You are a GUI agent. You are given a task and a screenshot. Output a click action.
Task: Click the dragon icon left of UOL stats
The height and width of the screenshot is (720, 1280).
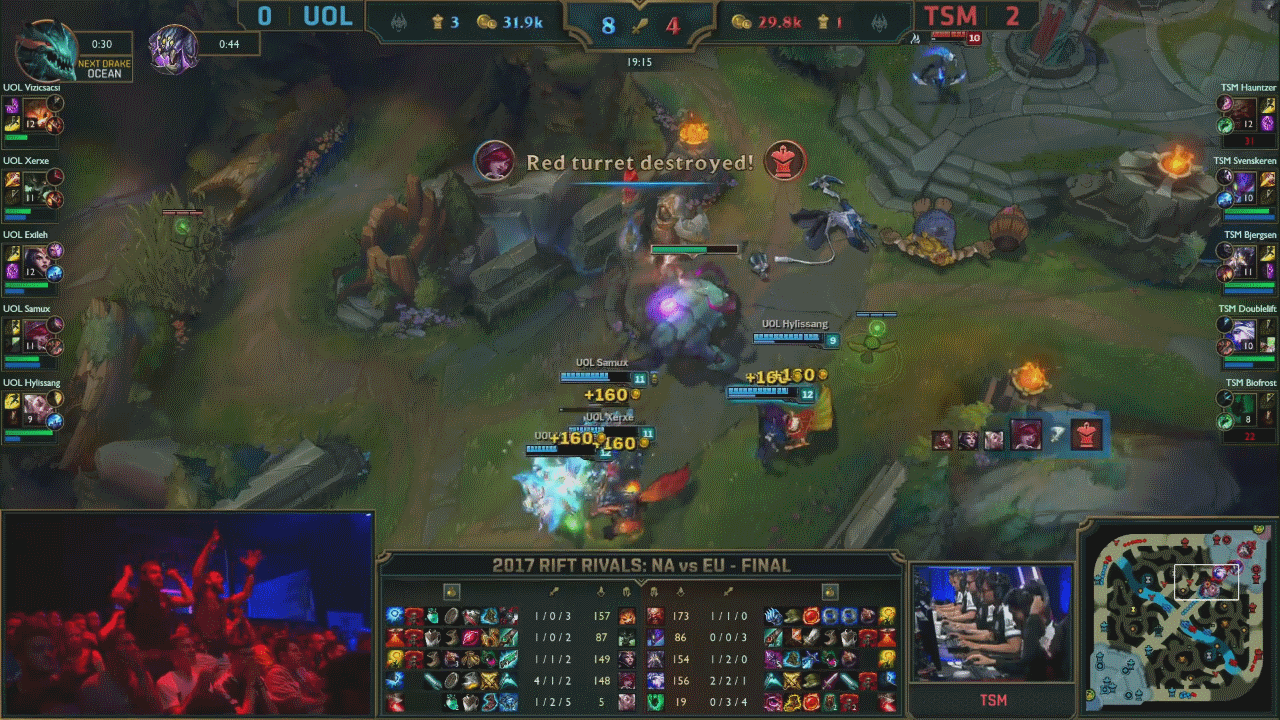point(398,20)
